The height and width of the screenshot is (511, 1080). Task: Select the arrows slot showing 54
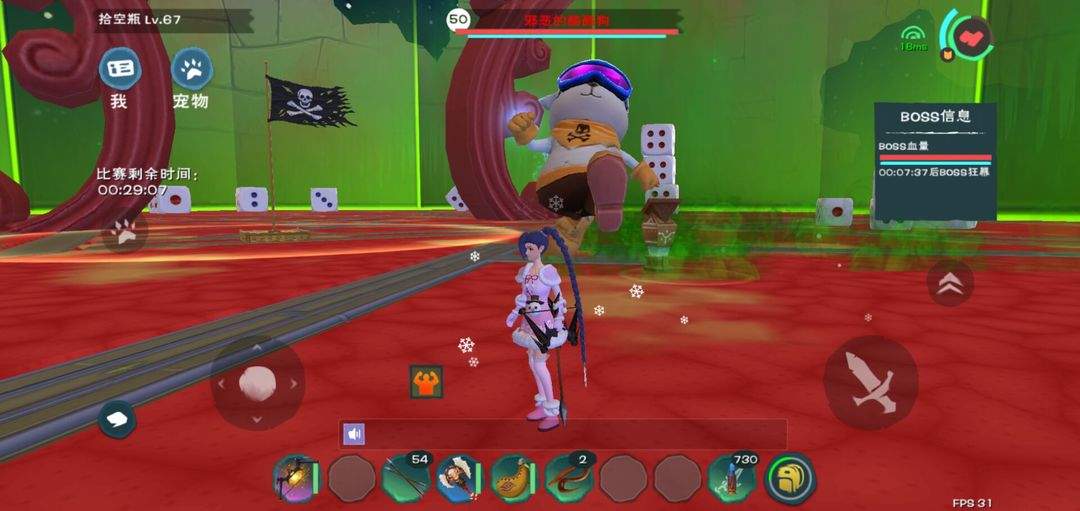(405, 479)
